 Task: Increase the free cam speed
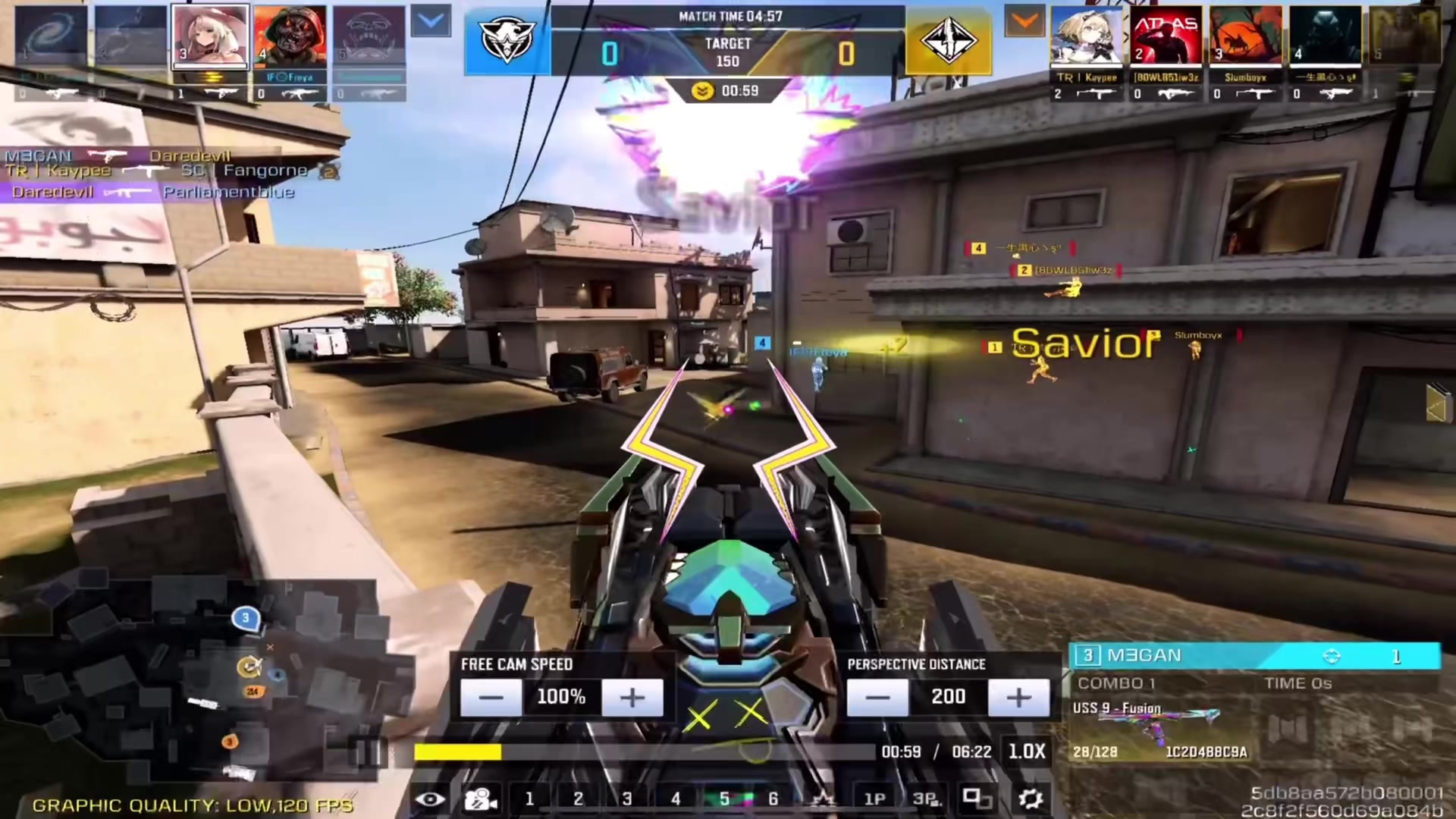click(632, 697)
